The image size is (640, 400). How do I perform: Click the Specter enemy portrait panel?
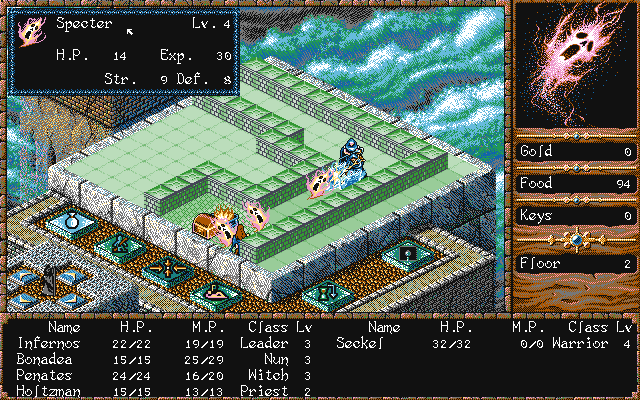(574, 64)
